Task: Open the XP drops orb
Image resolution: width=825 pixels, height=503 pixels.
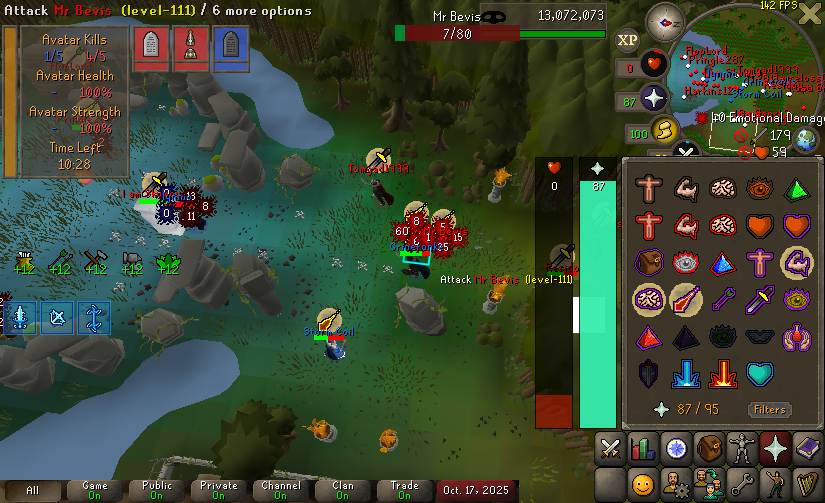Action: tap(628, 39)
